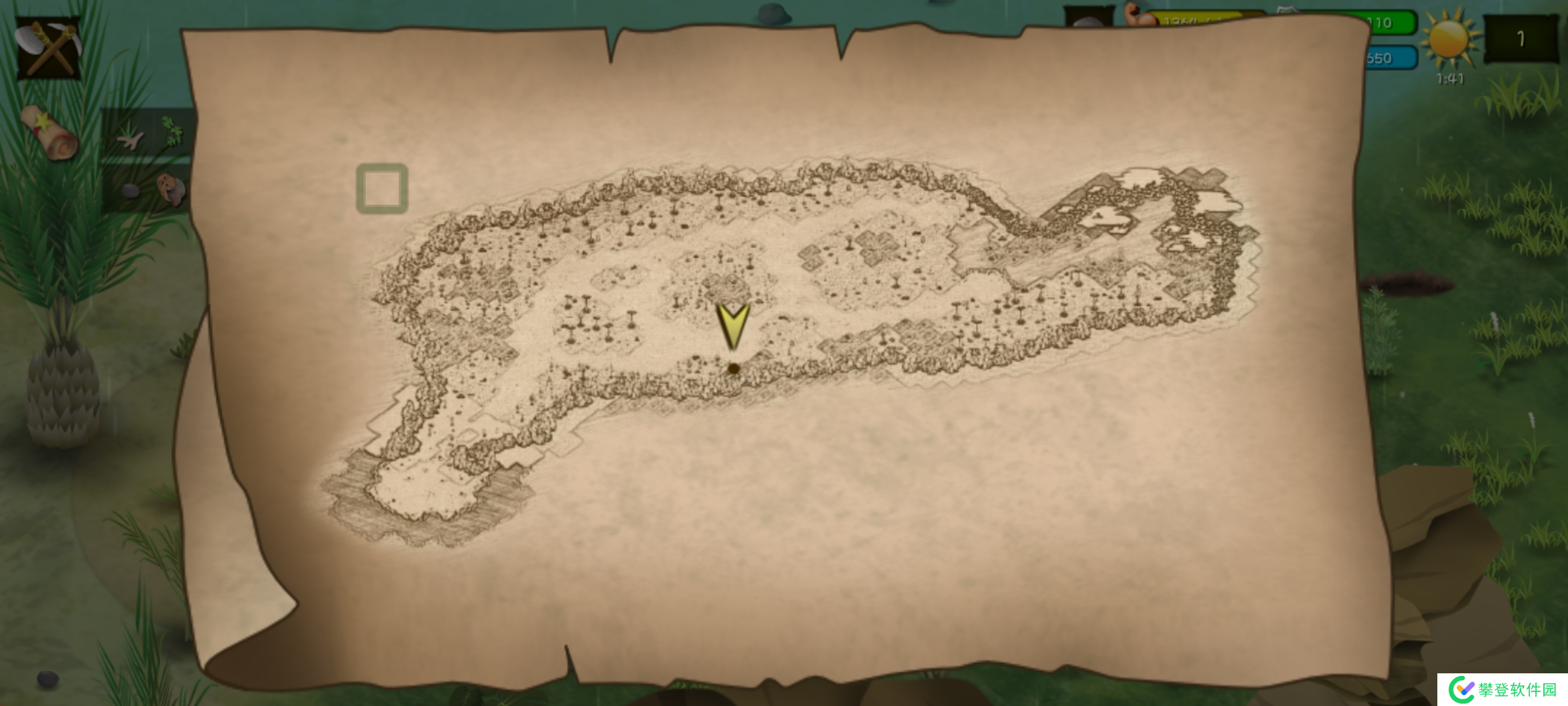Select the brown shell item slot
The image size is (1568, 706).
[x=171, y=189]
